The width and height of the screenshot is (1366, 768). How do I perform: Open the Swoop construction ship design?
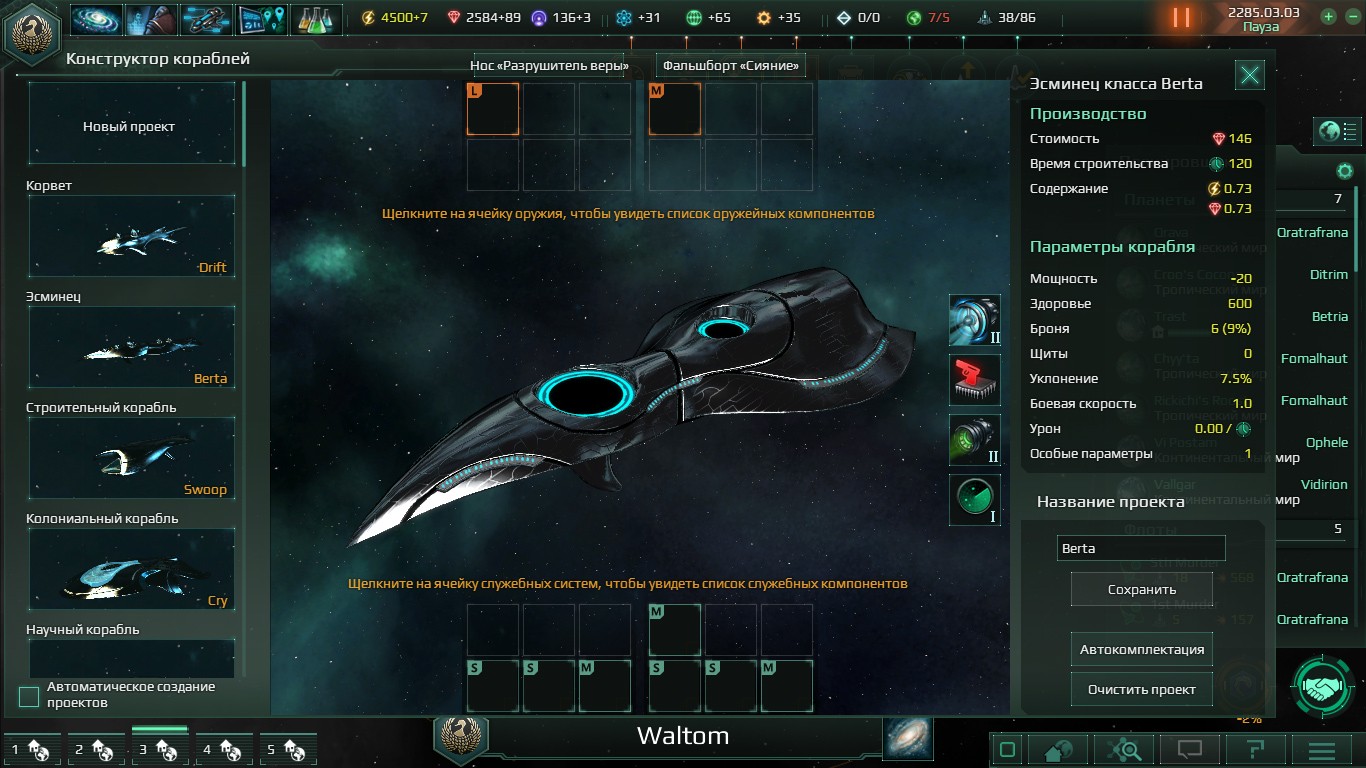pos(131,459)
